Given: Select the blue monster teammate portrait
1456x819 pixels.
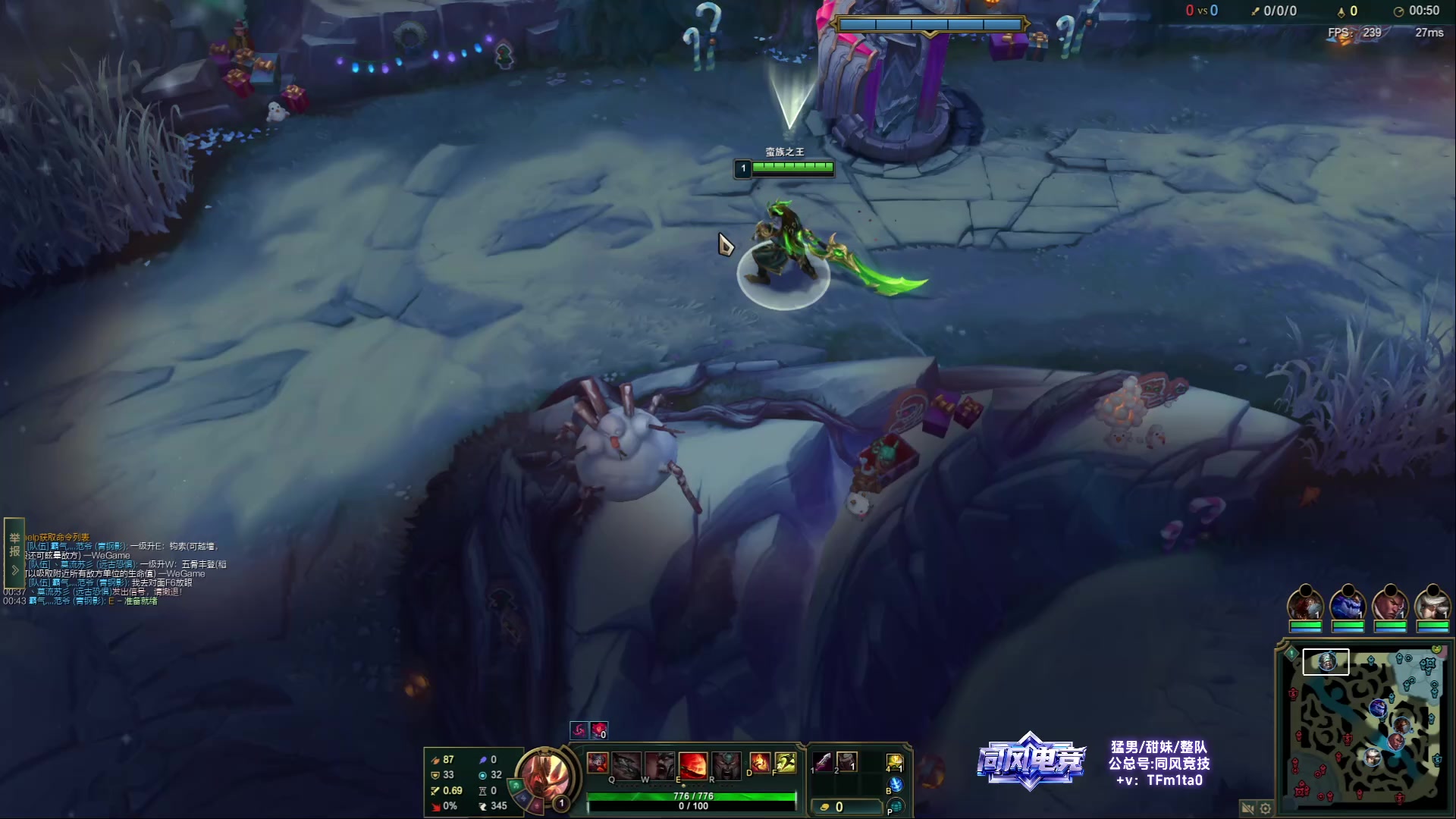Looking at the screenshot, I should [1348, 604].
